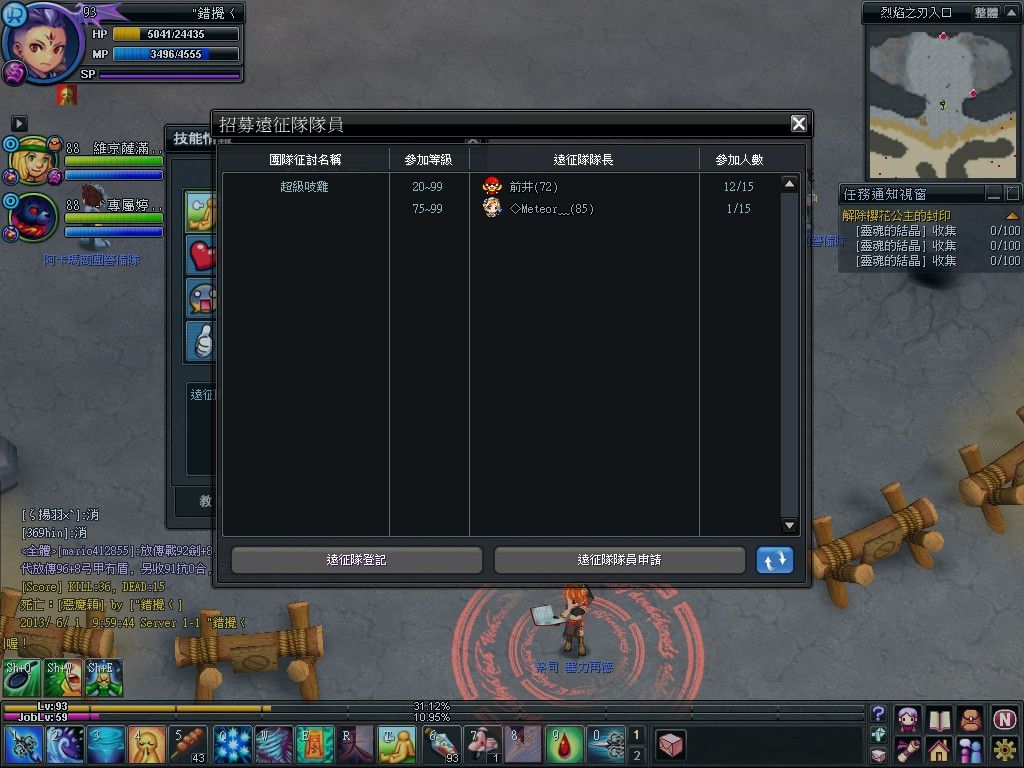Use the meat skewer item in slot 5
1024x768 pixels.
[x=188, y=746]
